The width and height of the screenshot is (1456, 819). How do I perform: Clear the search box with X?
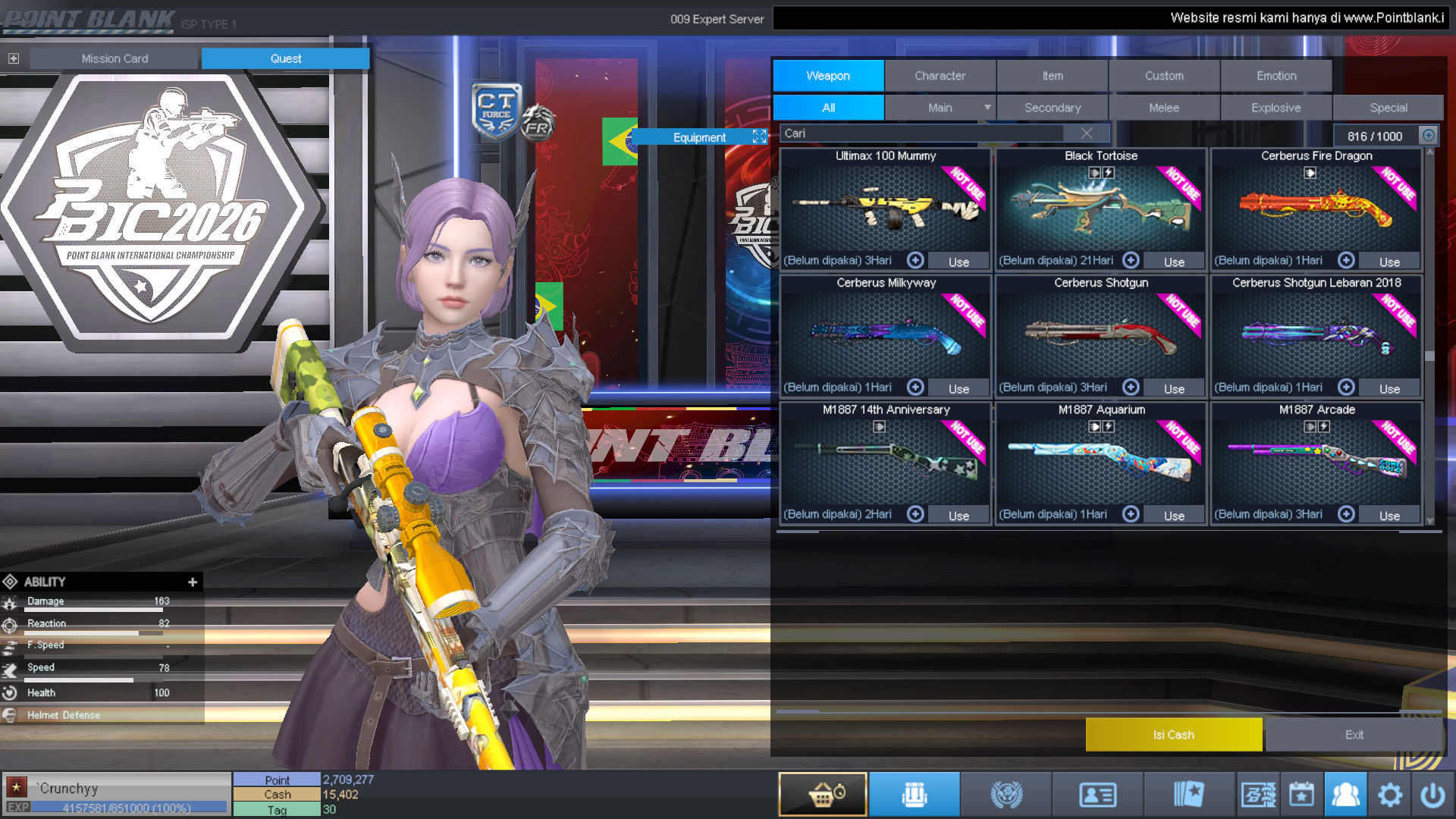point(1086,133)
